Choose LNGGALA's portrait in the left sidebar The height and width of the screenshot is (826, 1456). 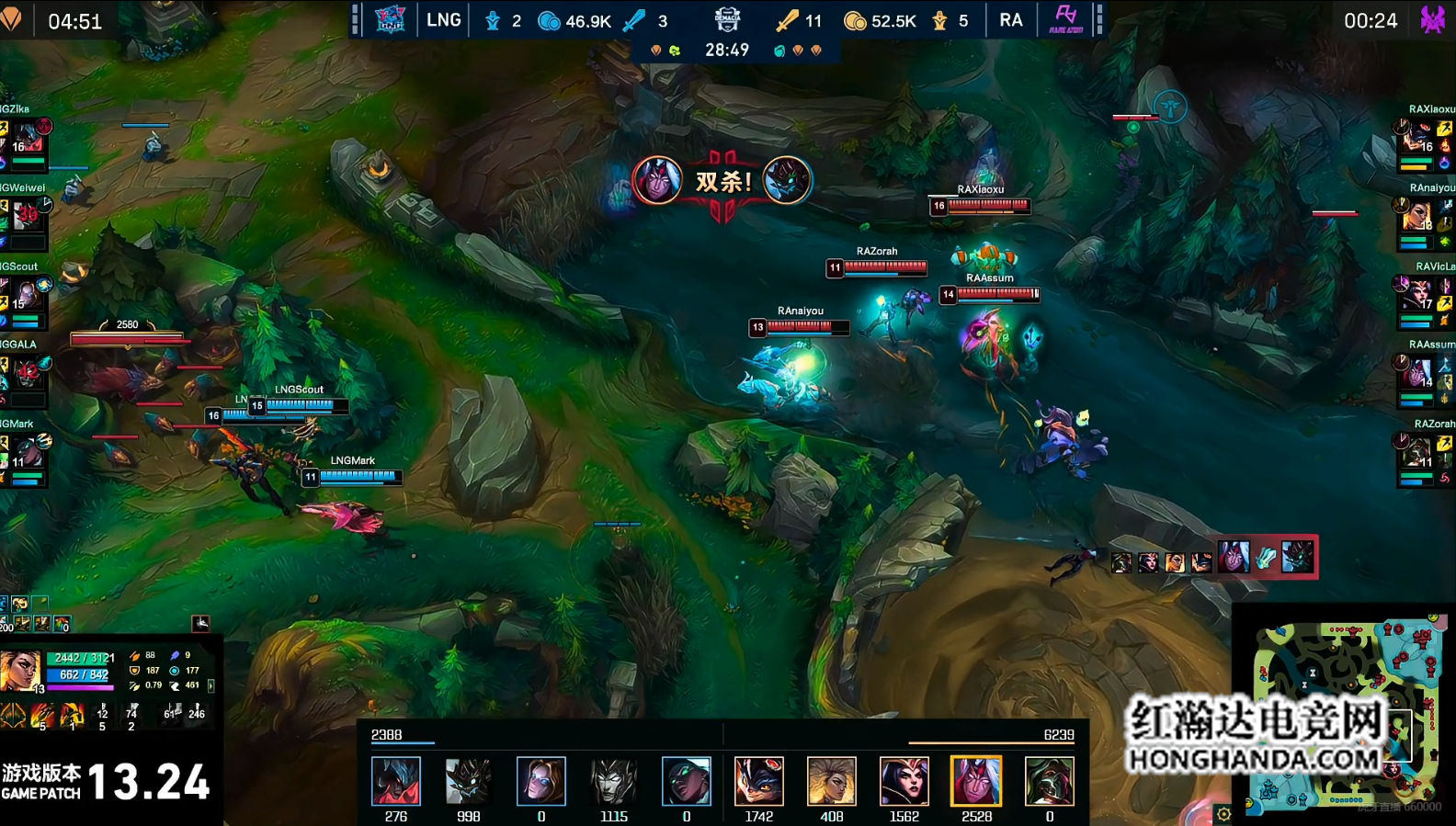click(27, 372)
